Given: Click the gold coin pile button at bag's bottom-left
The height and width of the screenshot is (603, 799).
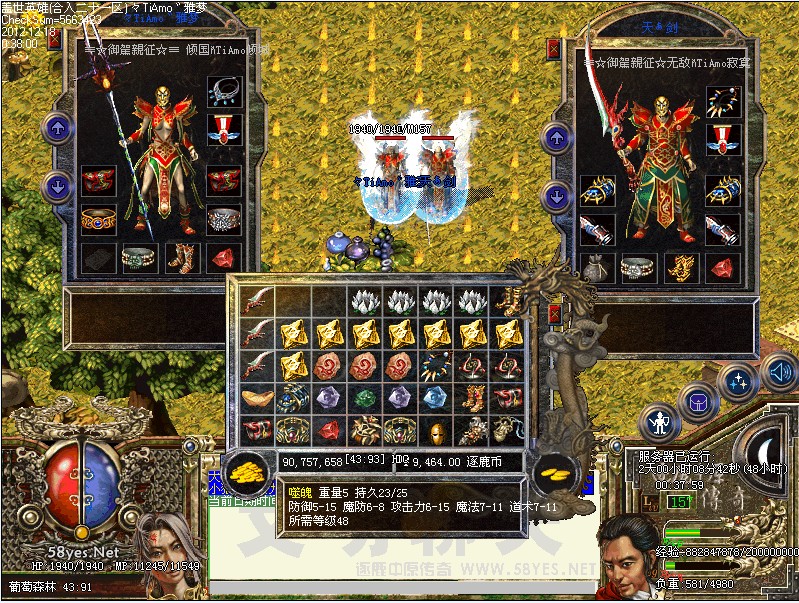Looking at the screenshot, I should click(243, 472).
